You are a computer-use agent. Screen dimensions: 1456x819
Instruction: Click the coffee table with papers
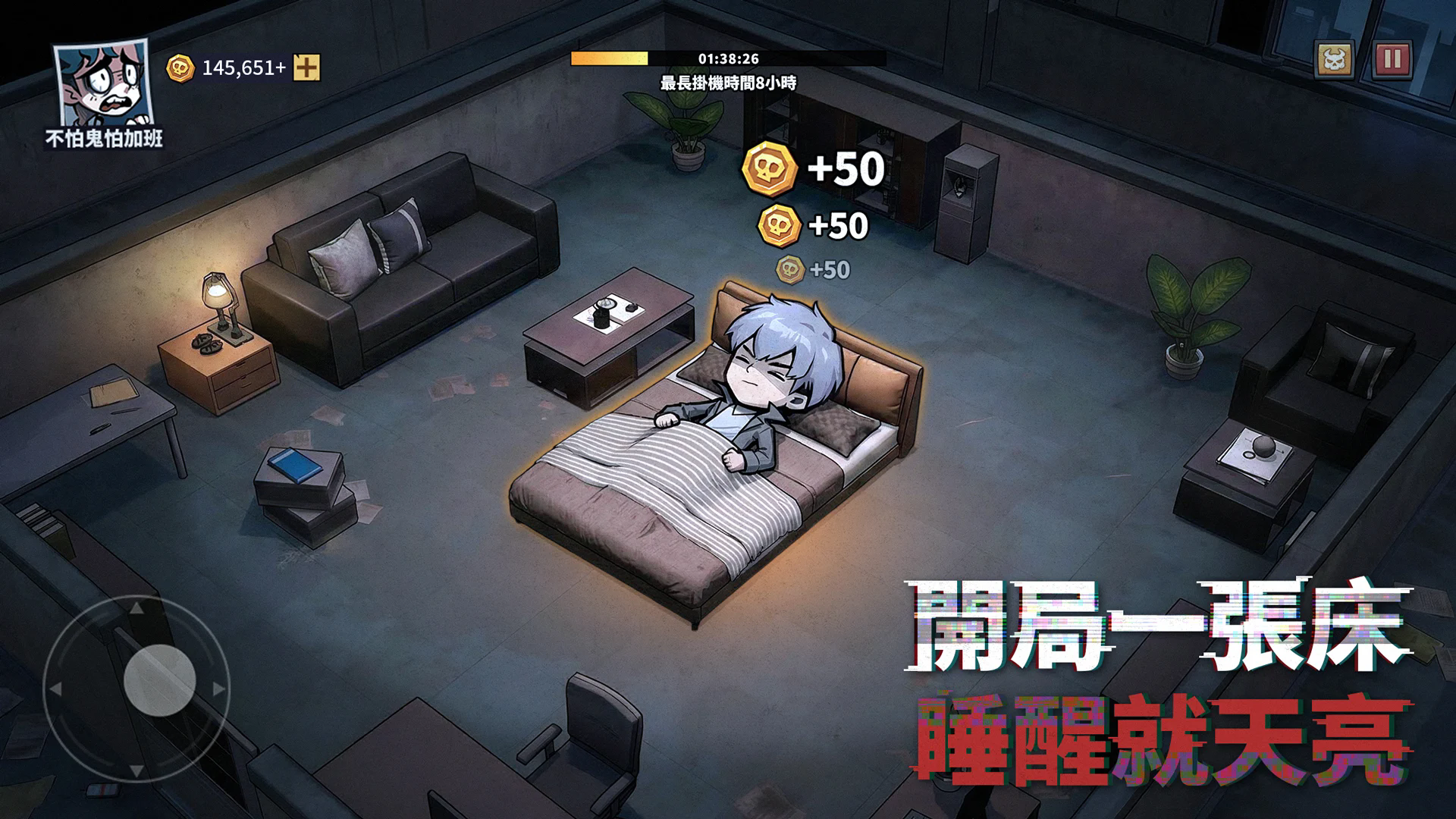click(x=607, y=326)
